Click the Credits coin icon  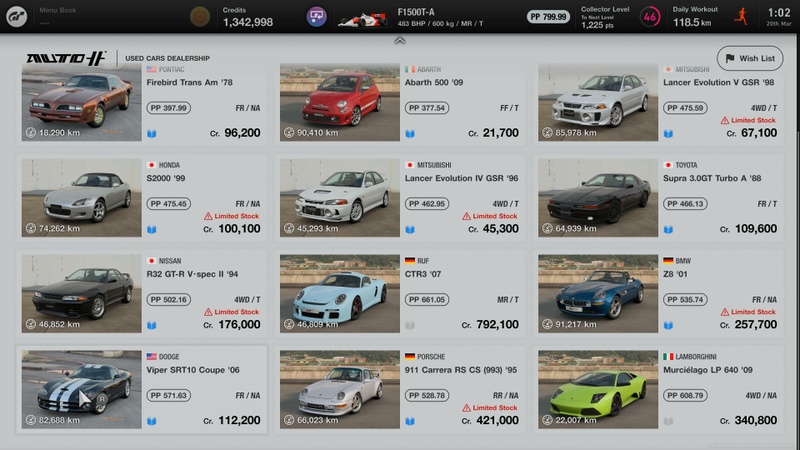[x=200, y=16]
